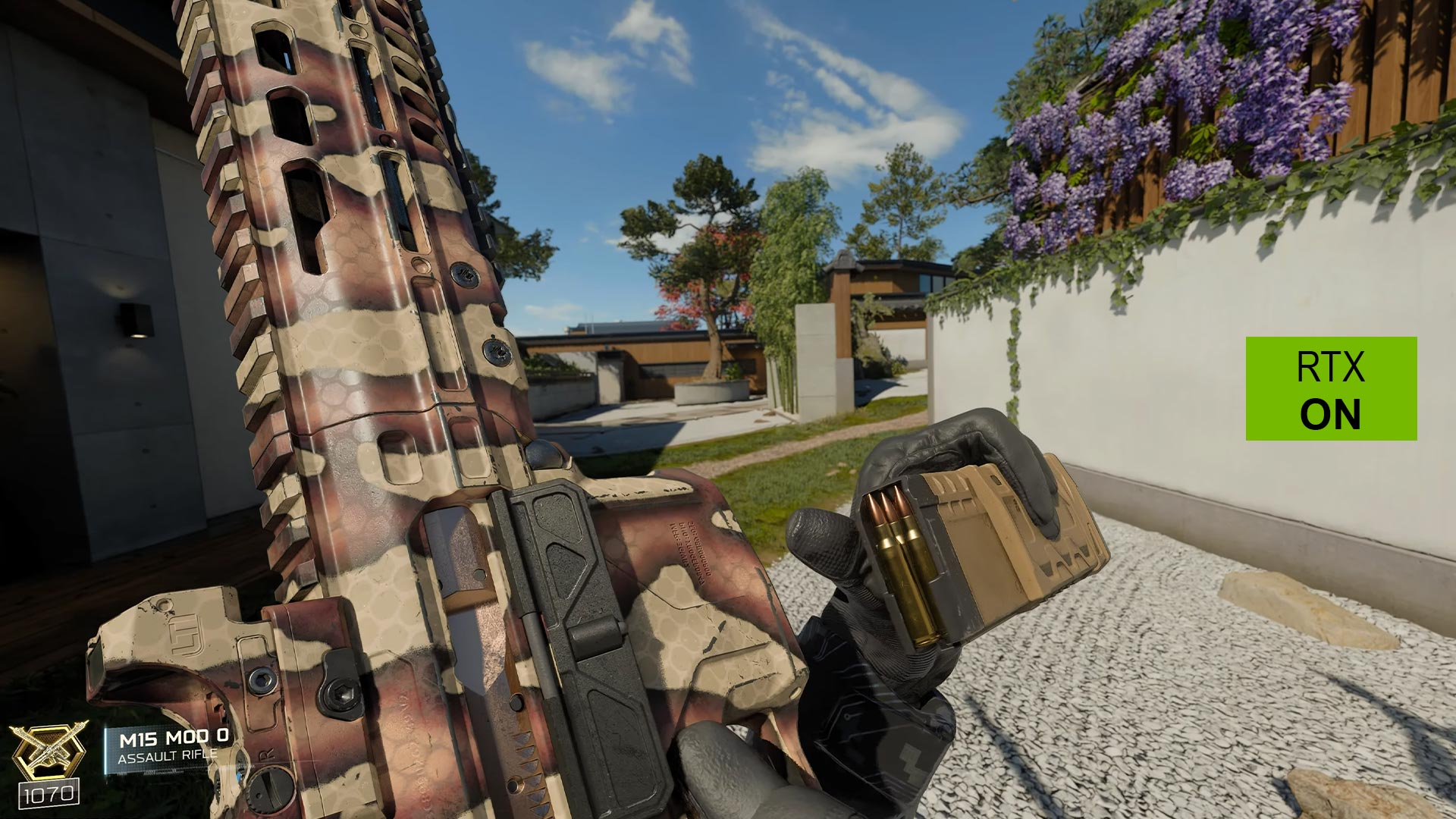The width and height of the screenshot is (1456, 819).
Task: Select the M15 MOD 0 weapon label
Action: 174,737
